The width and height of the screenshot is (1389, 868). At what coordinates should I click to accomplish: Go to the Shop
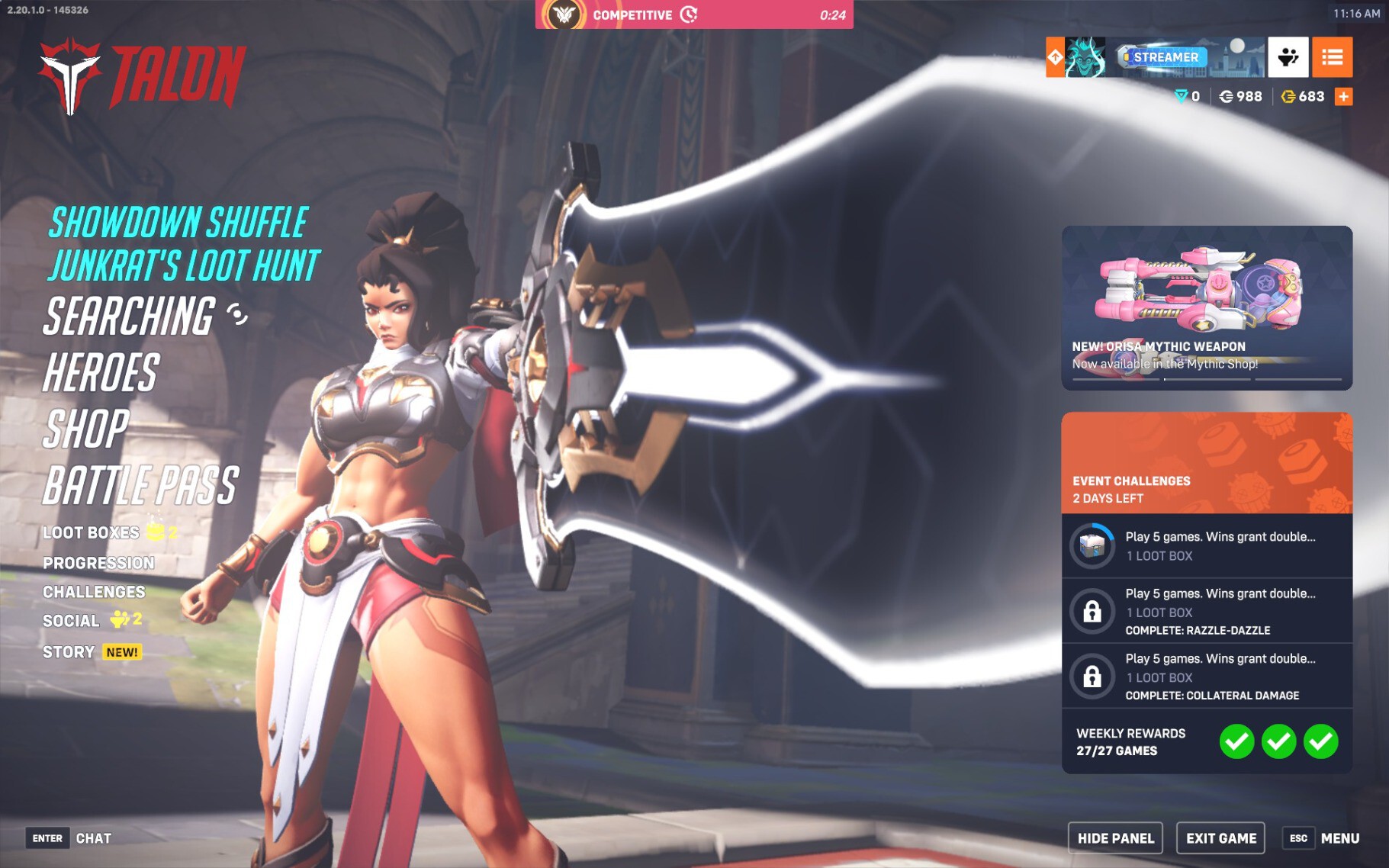[x=86, y=429]
